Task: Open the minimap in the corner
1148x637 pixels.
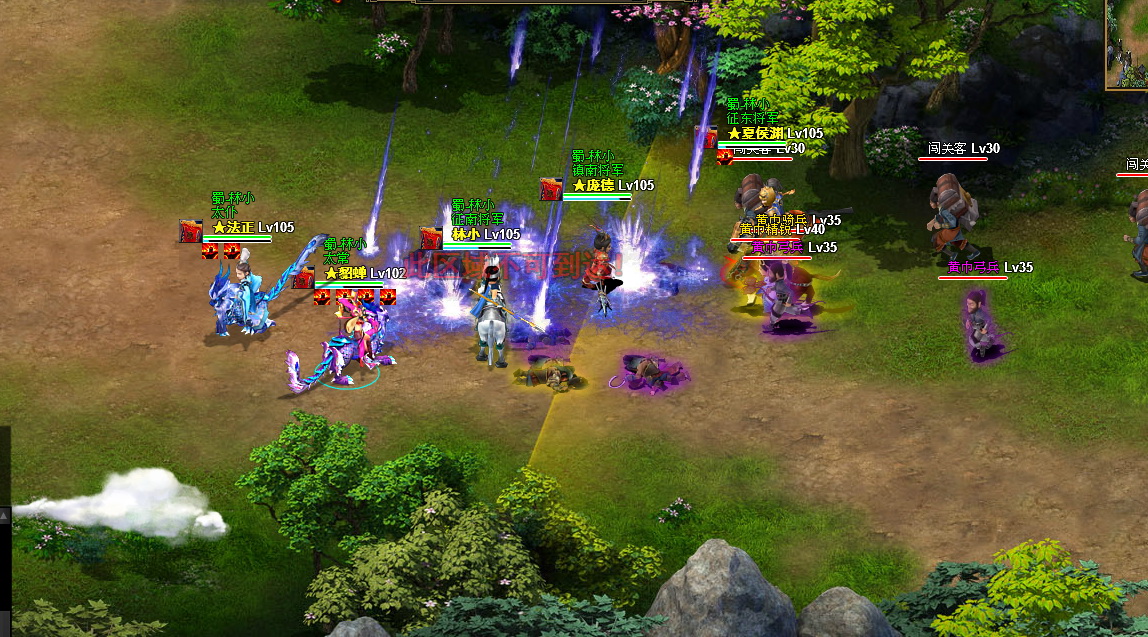Action: (x=1127, y=43)
